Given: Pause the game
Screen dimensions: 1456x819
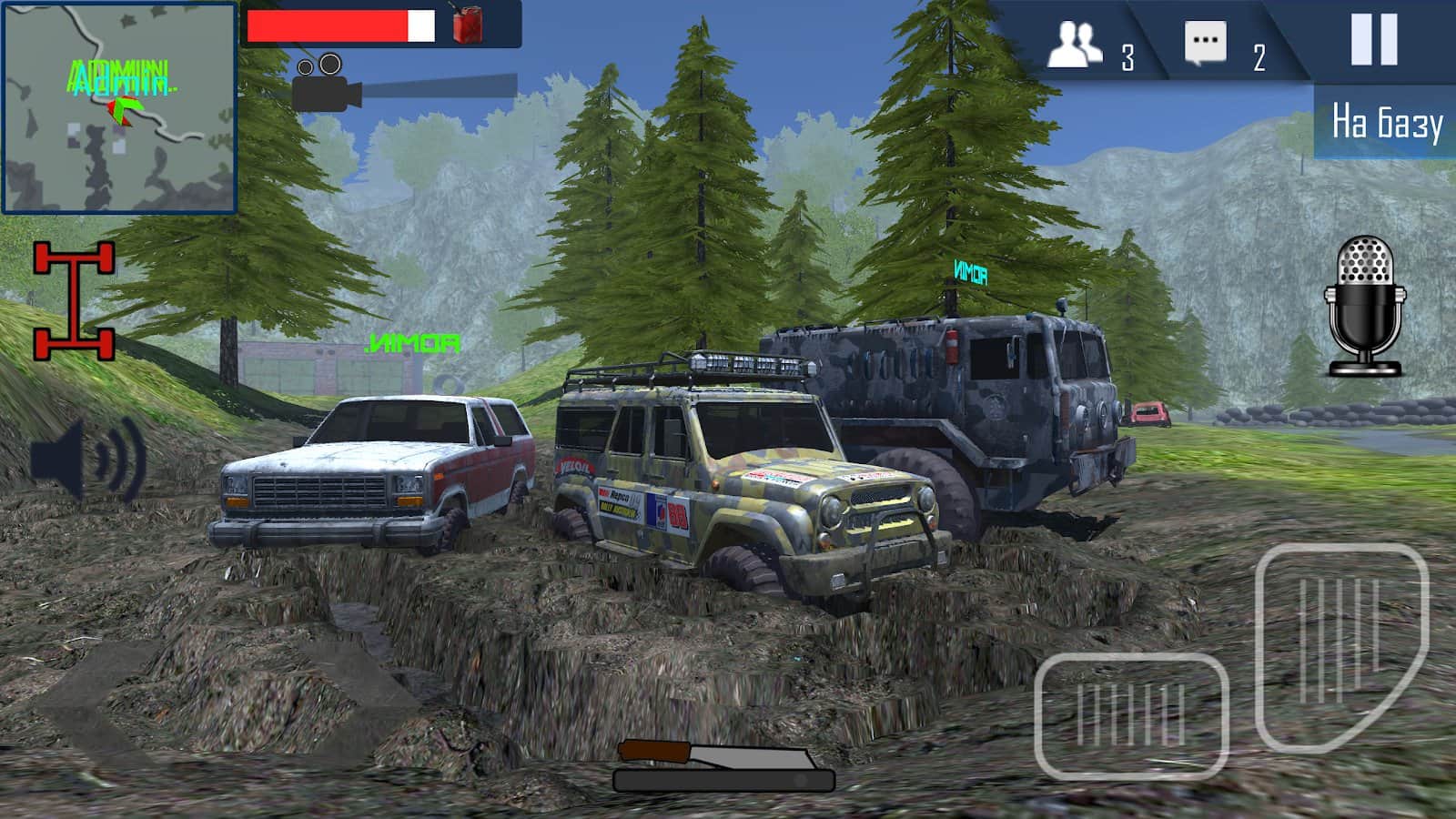Looking at the screenshot, I should (1373, 40).
